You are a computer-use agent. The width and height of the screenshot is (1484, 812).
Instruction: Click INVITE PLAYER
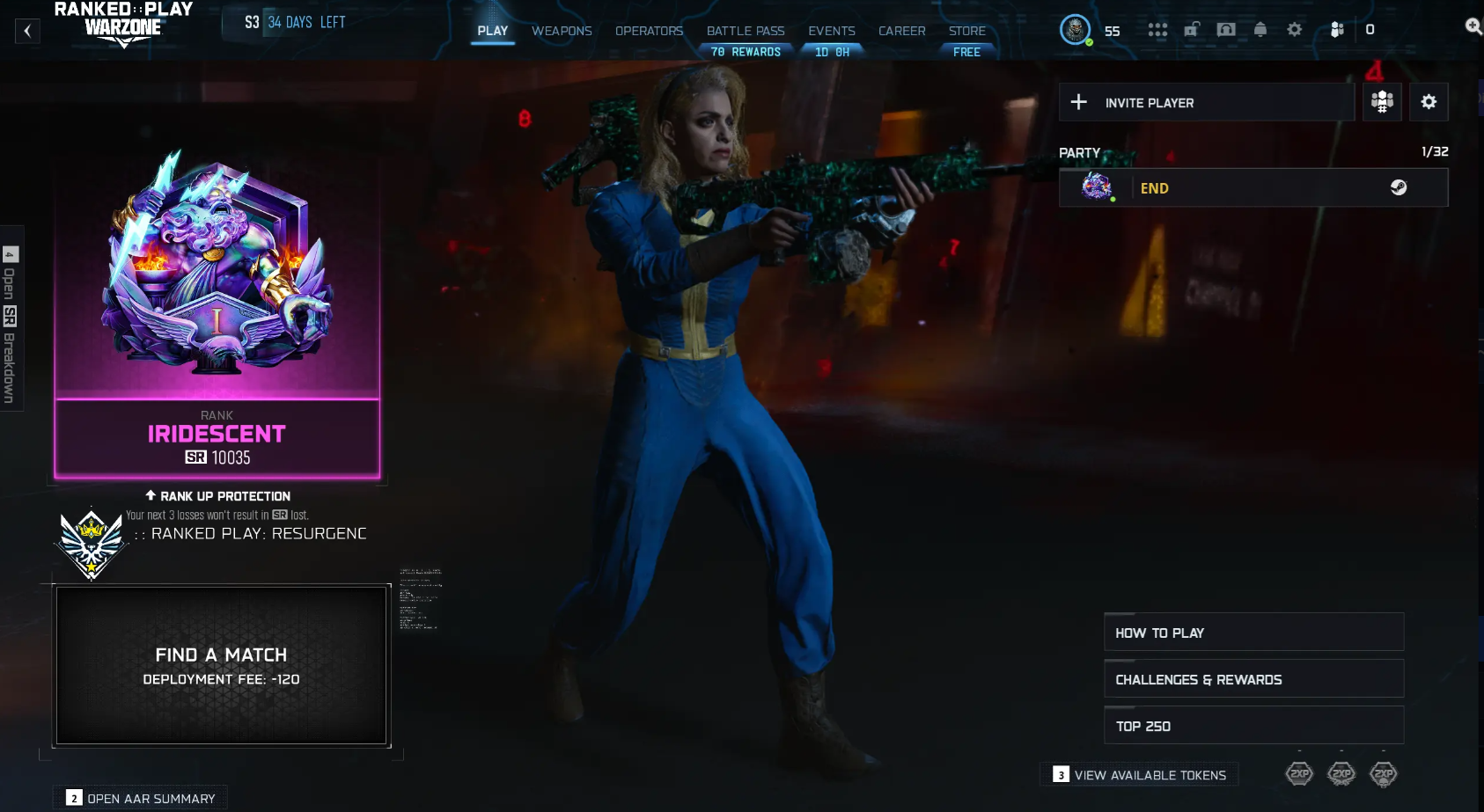(1149, 102)
